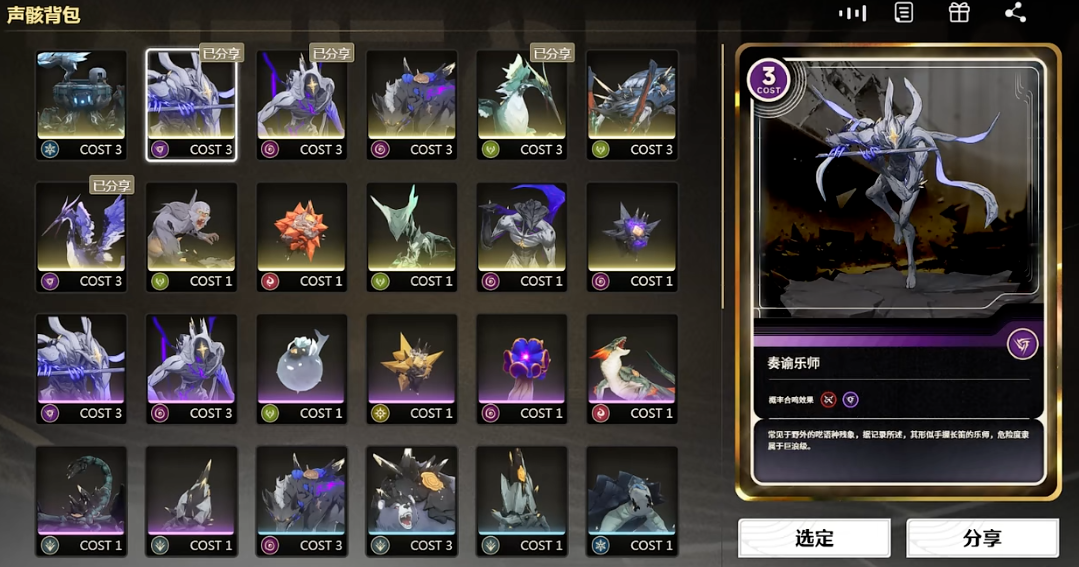The width and height of the screenshot is (1079, 567).
Task: Click the 分享 share button
Action: tap(982, 538)
